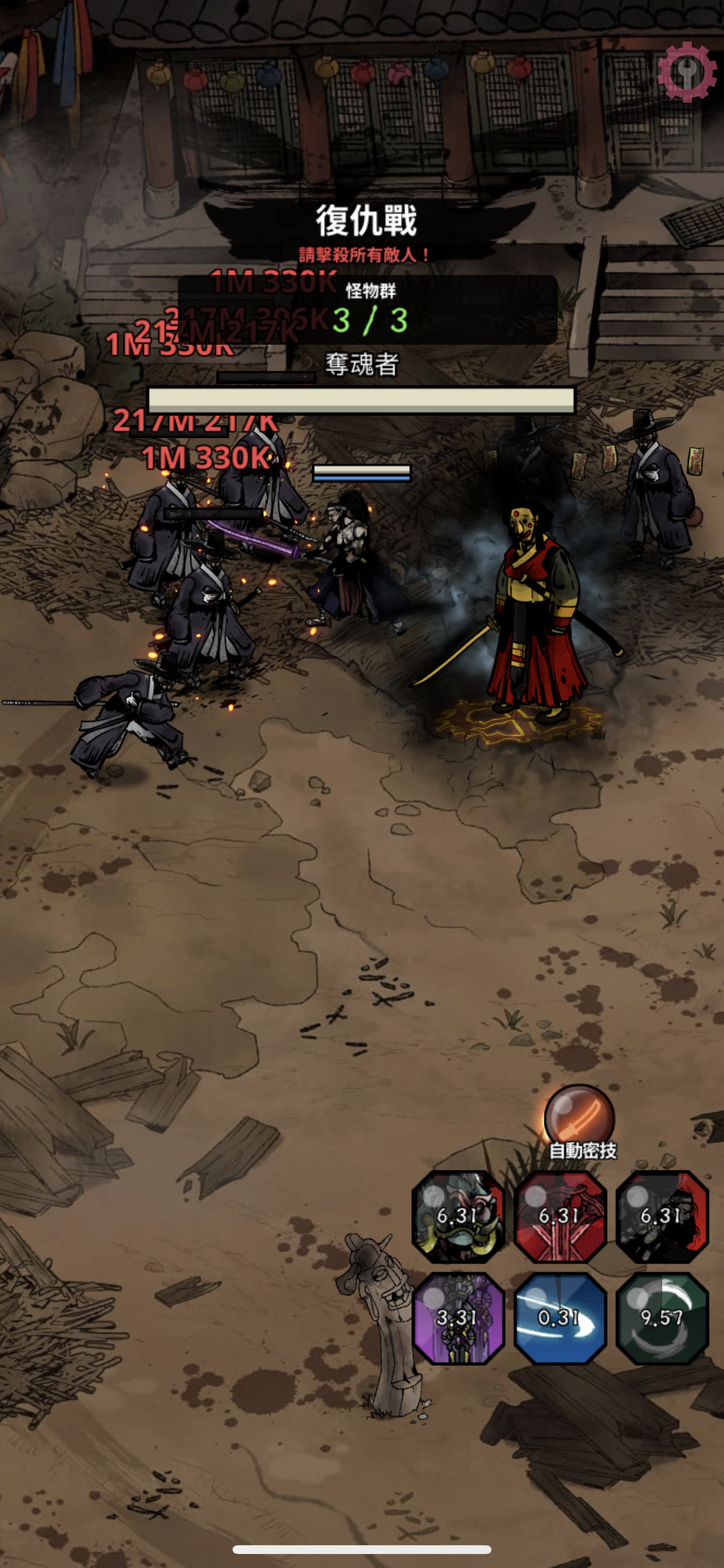Toggle the 自動密技 auto-skill orb
This screenshot has height=1568, width=724.
pos(579,1118)
